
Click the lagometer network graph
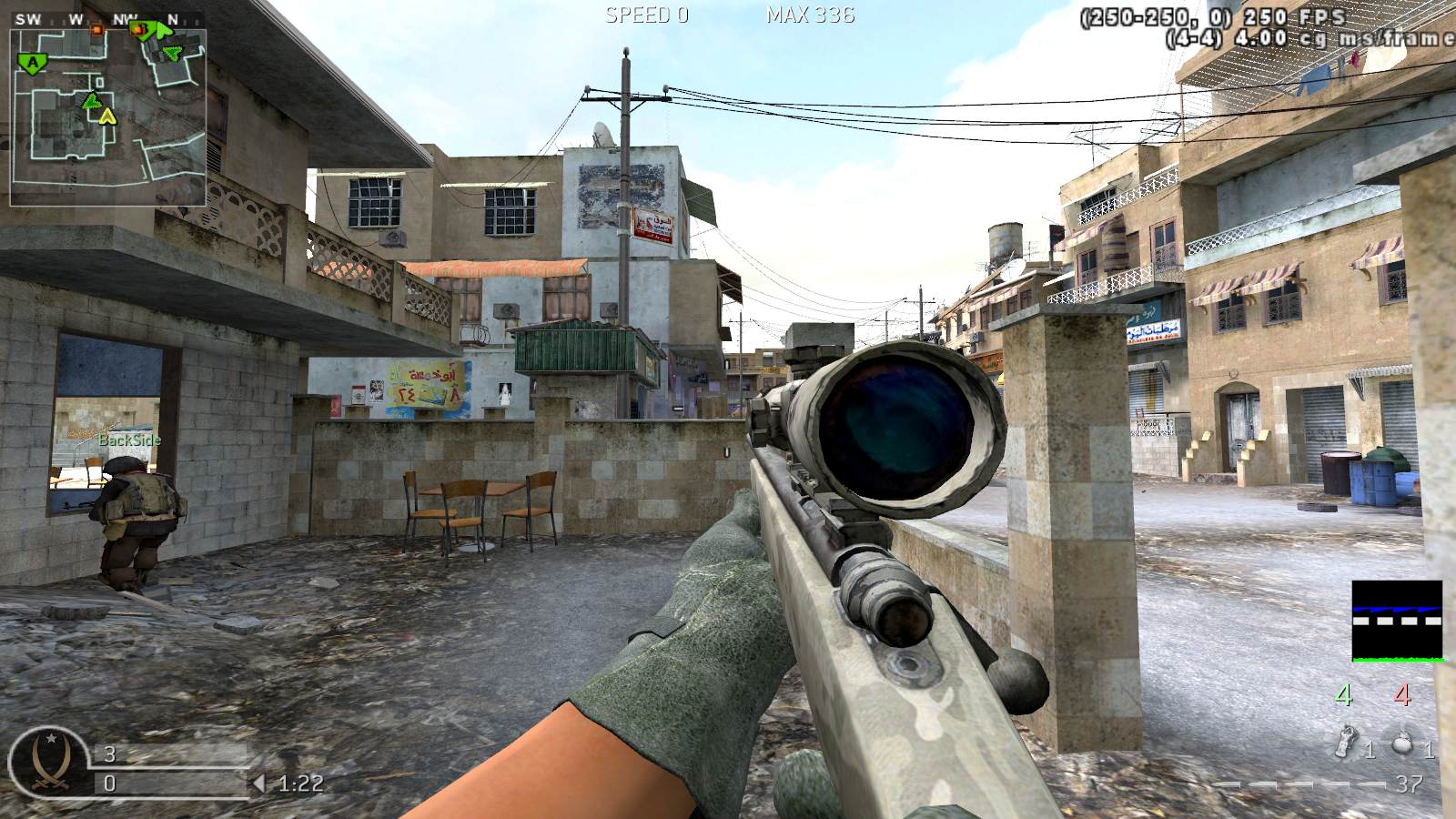click(x=1397, y=621)
